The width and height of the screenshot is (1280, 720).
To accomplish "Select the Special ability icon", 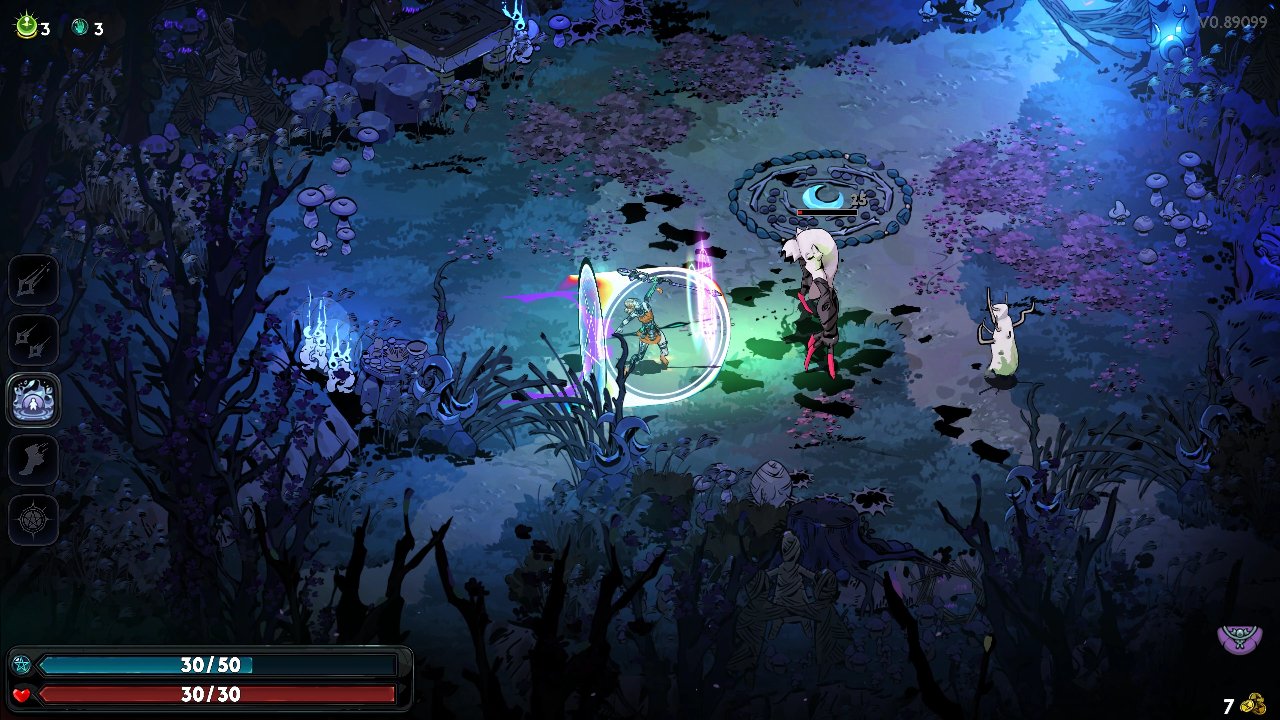I will click(34, 341).
